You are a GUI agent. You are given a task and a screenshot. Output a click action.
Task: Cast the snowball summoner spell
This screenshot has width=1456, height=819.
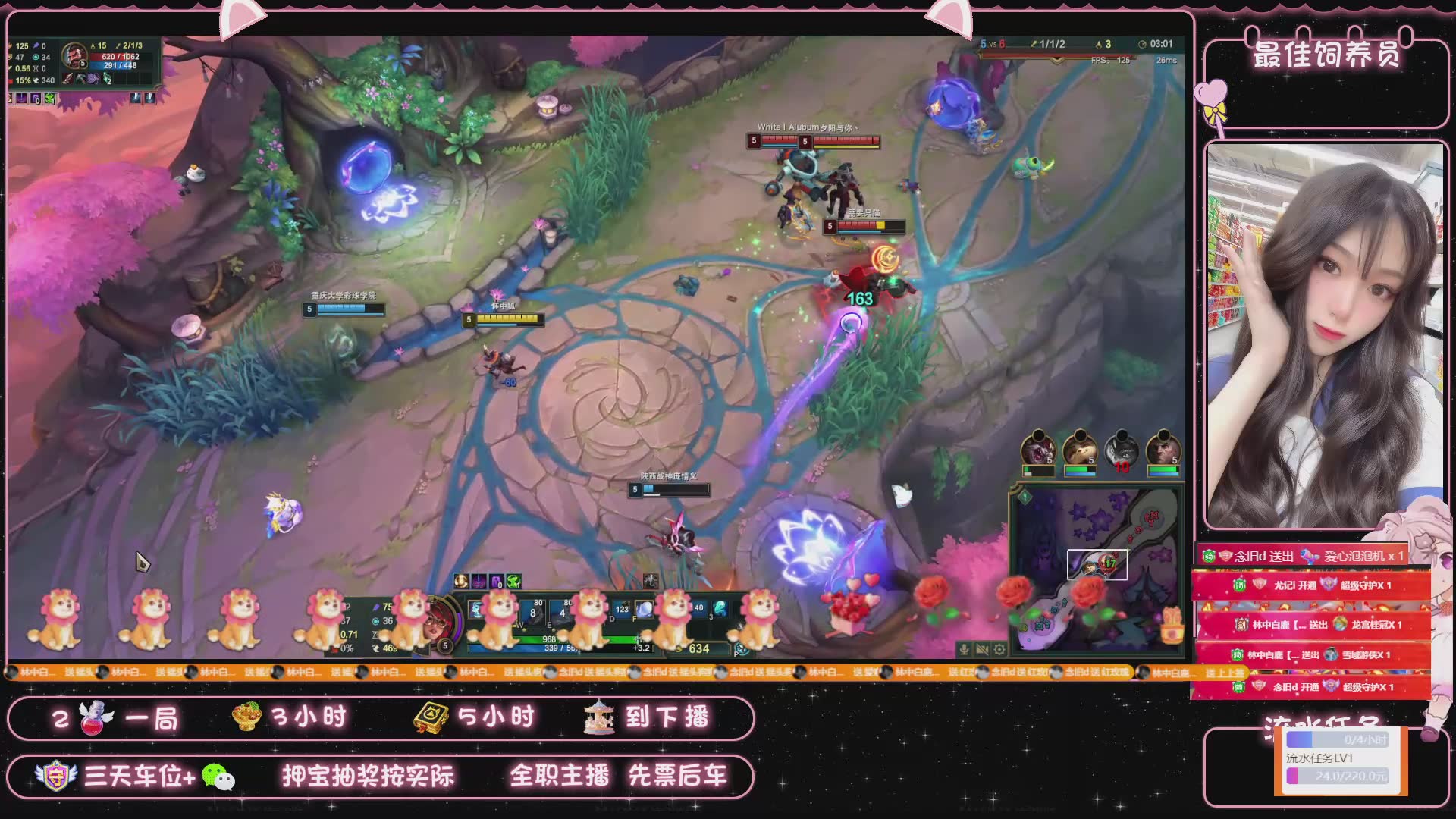643,609
